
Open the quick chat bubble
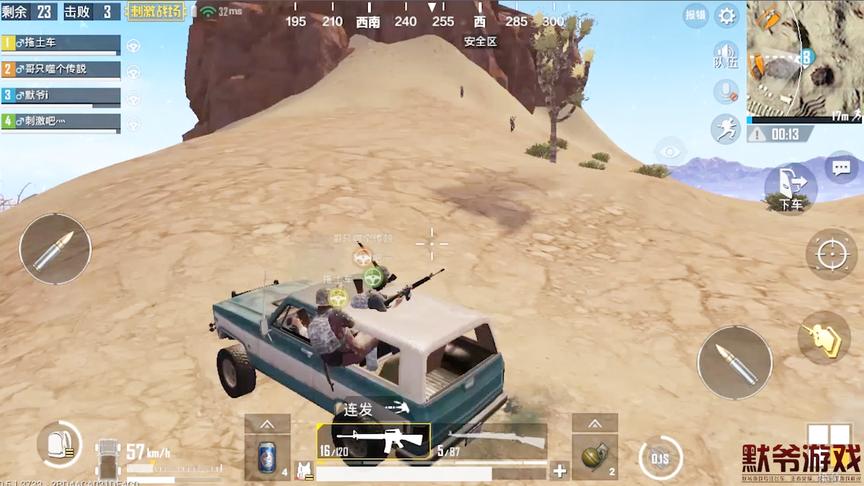point(840,167)
